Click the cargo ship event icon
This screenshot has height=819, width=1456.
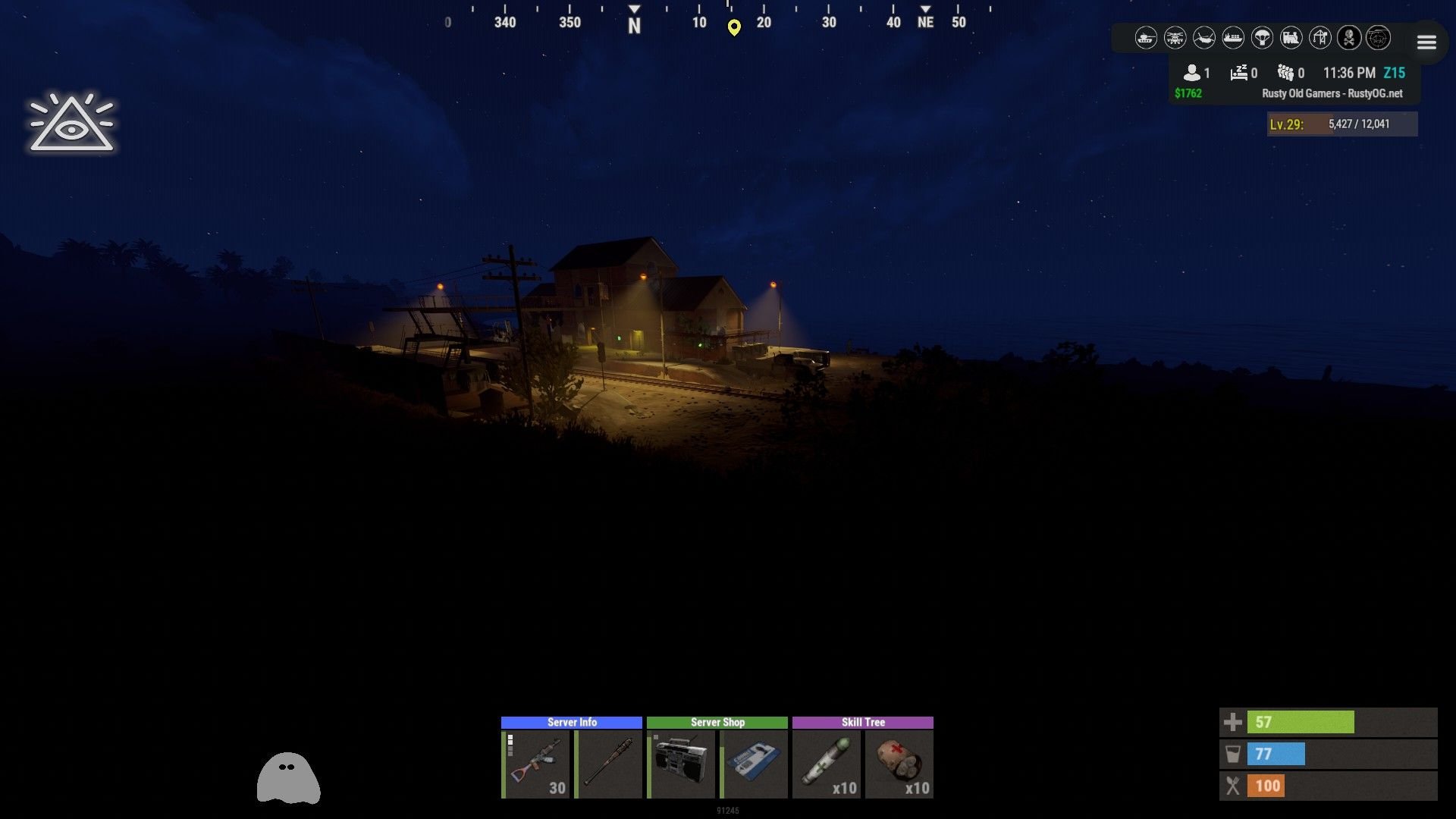pyautogui.click(x=1233, y=37)
